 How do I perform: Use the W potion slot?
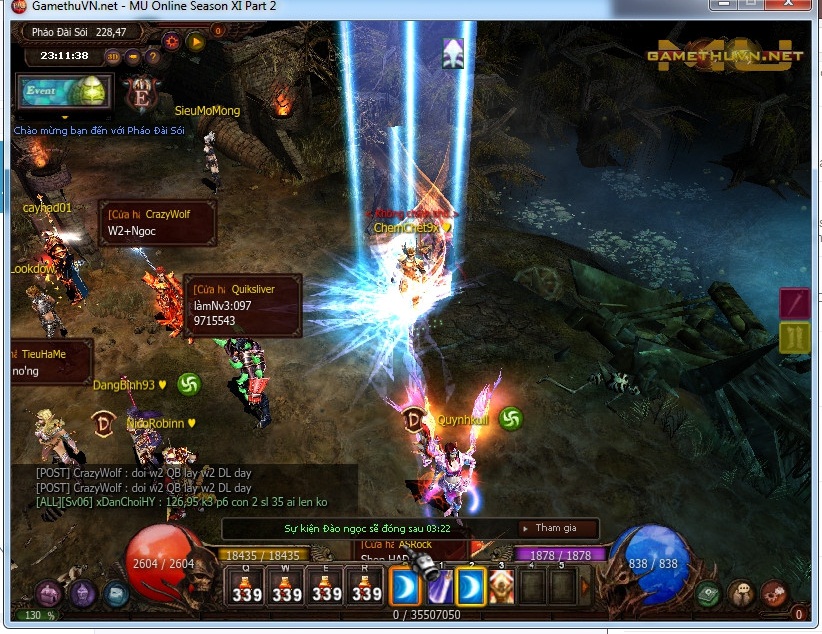(287, 586)
